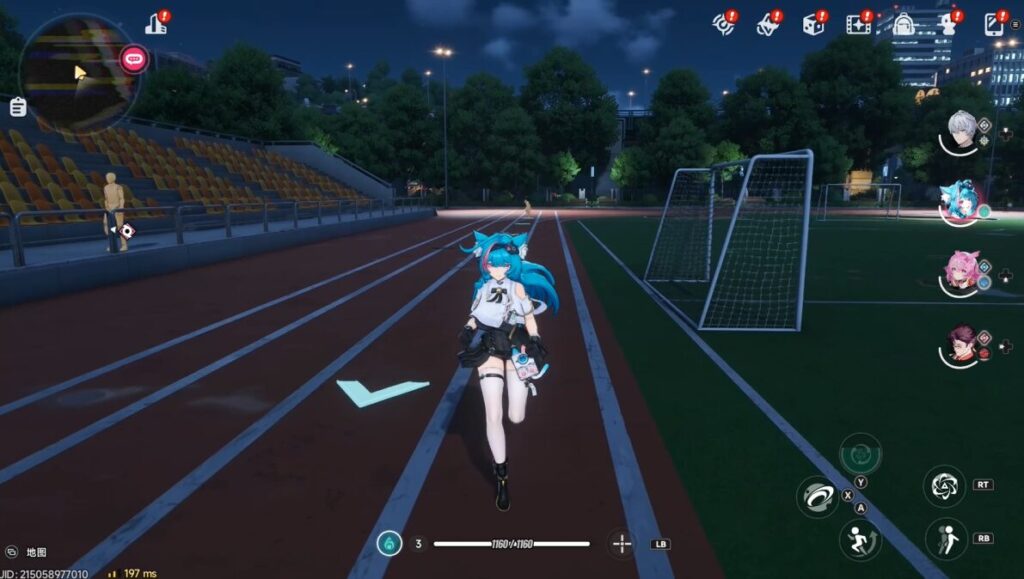Viewport: 1024px width, 579px height.
Task: Open the city buildings icon beside the minimap
Action: click(x=156, y=24)
